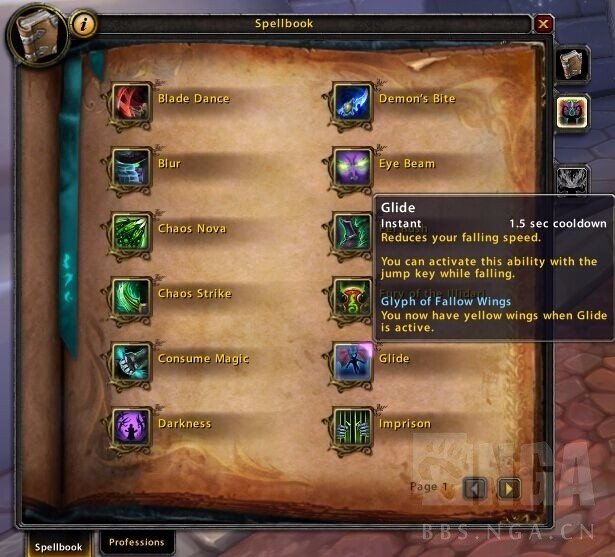Click the Blur ability icon

(x=131, y=168)
